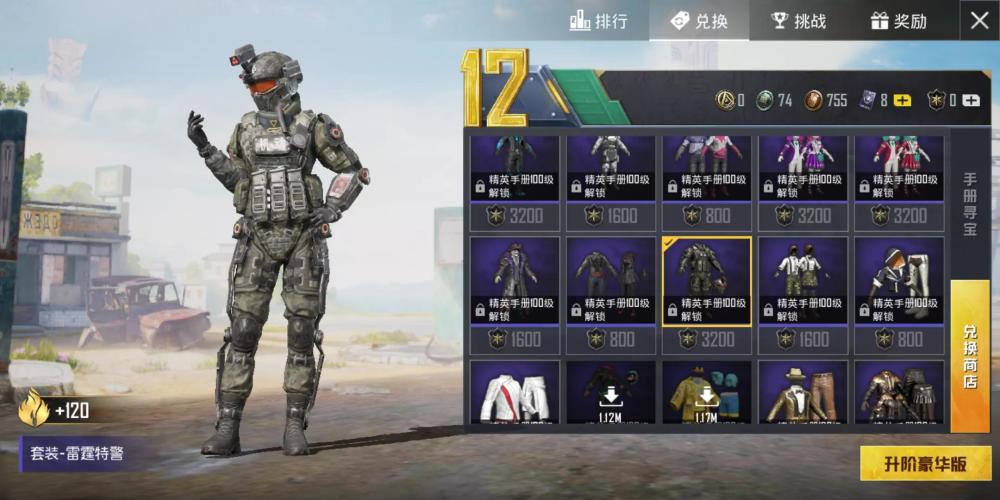Screen dimensions: 1000x500
Task: Add more purple voucher currency
Action: (902, 100)
